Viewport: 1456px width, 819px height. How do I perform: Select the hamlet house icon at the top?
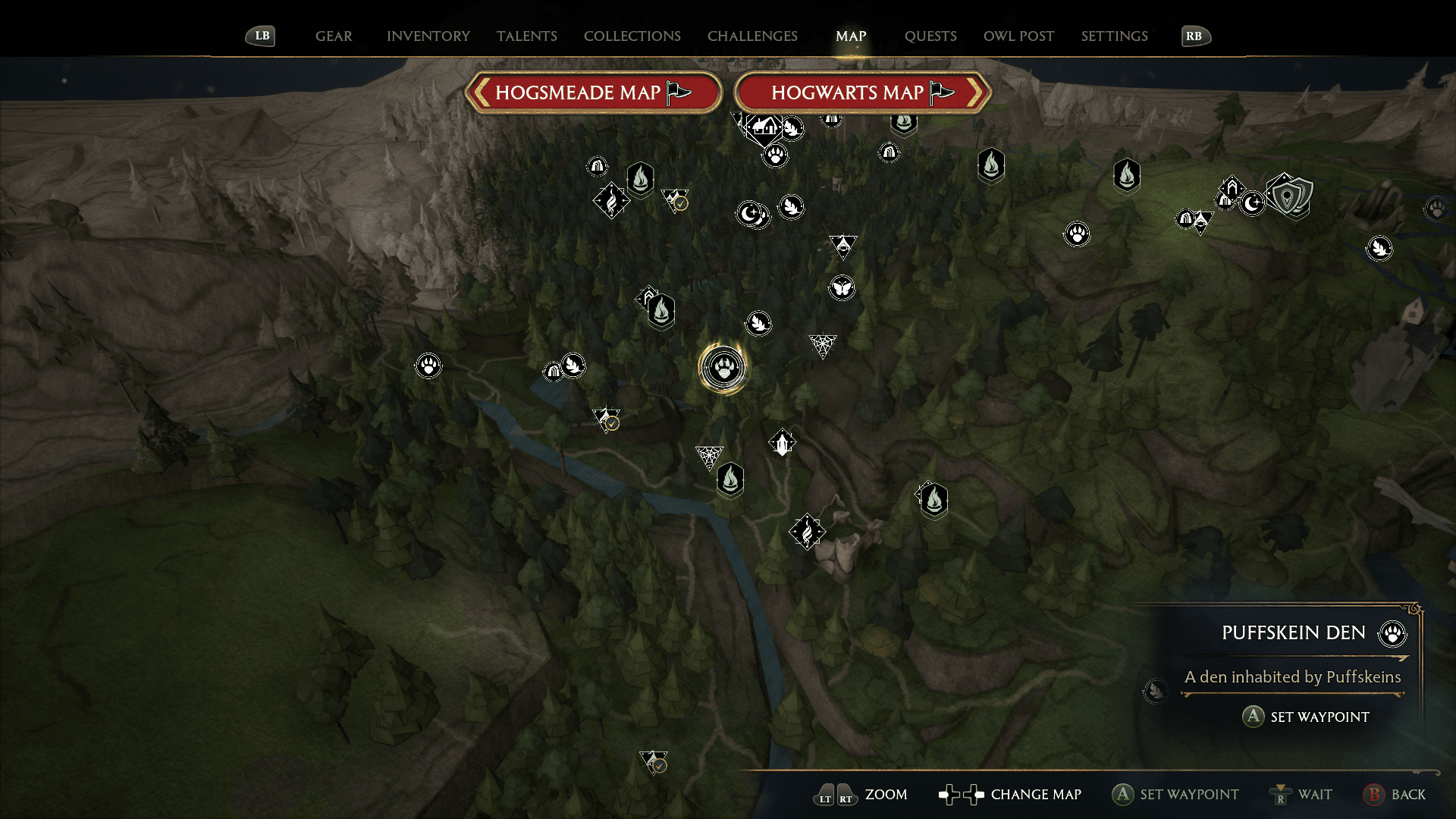click(x=763, y=127)
